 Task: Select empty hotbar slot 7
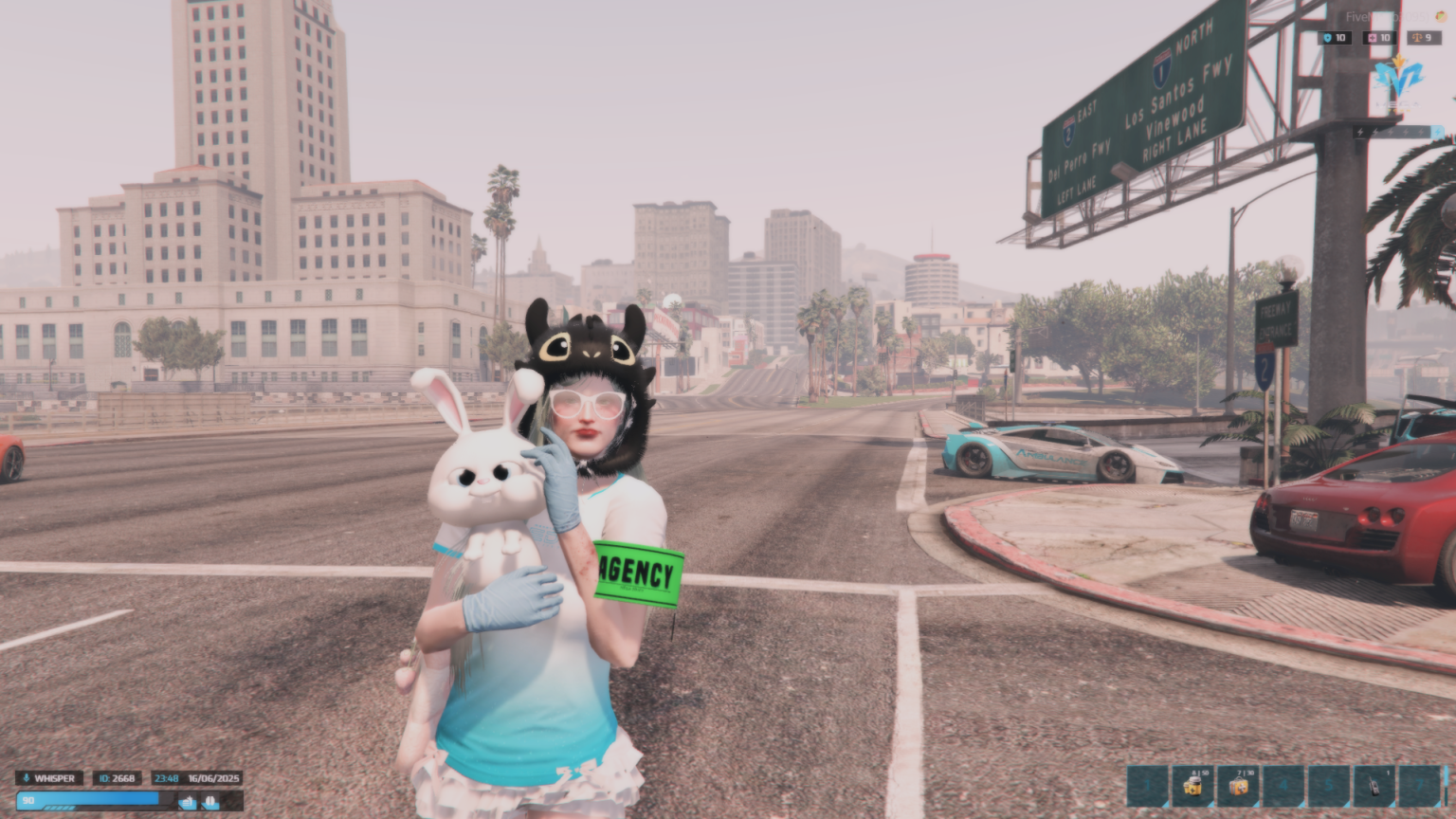tap(1418, 786)
